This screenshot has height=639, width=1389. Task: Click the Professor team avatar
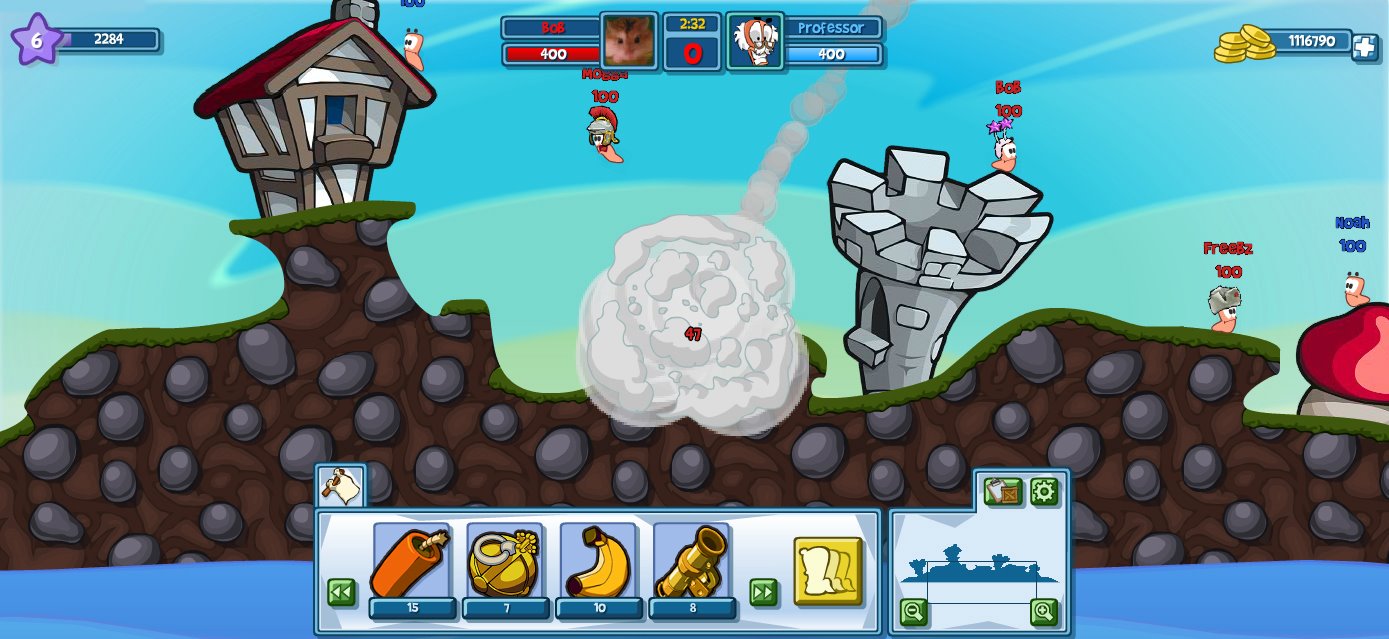tap(755, 41)
